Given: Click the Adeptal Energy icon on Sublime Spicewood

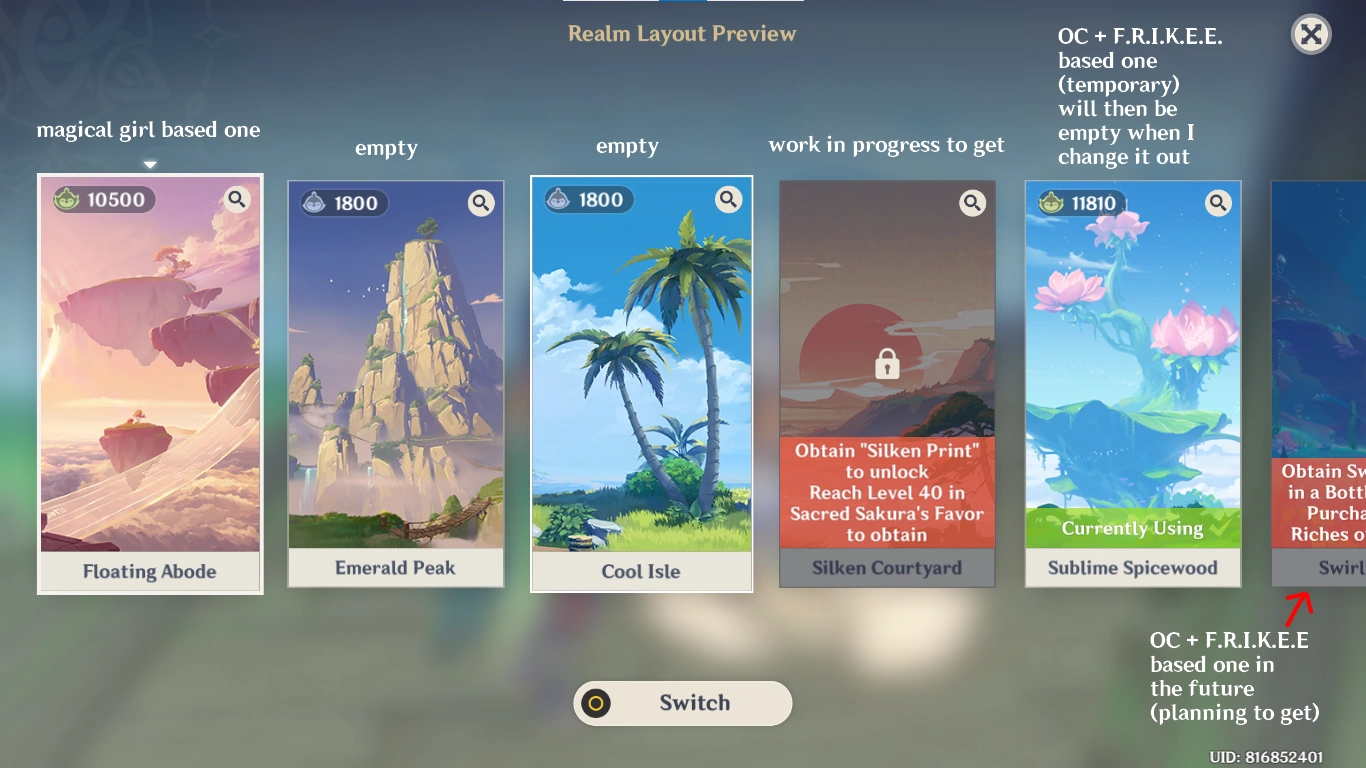Looking at the screenshot, I should [x=1053, y=202].
